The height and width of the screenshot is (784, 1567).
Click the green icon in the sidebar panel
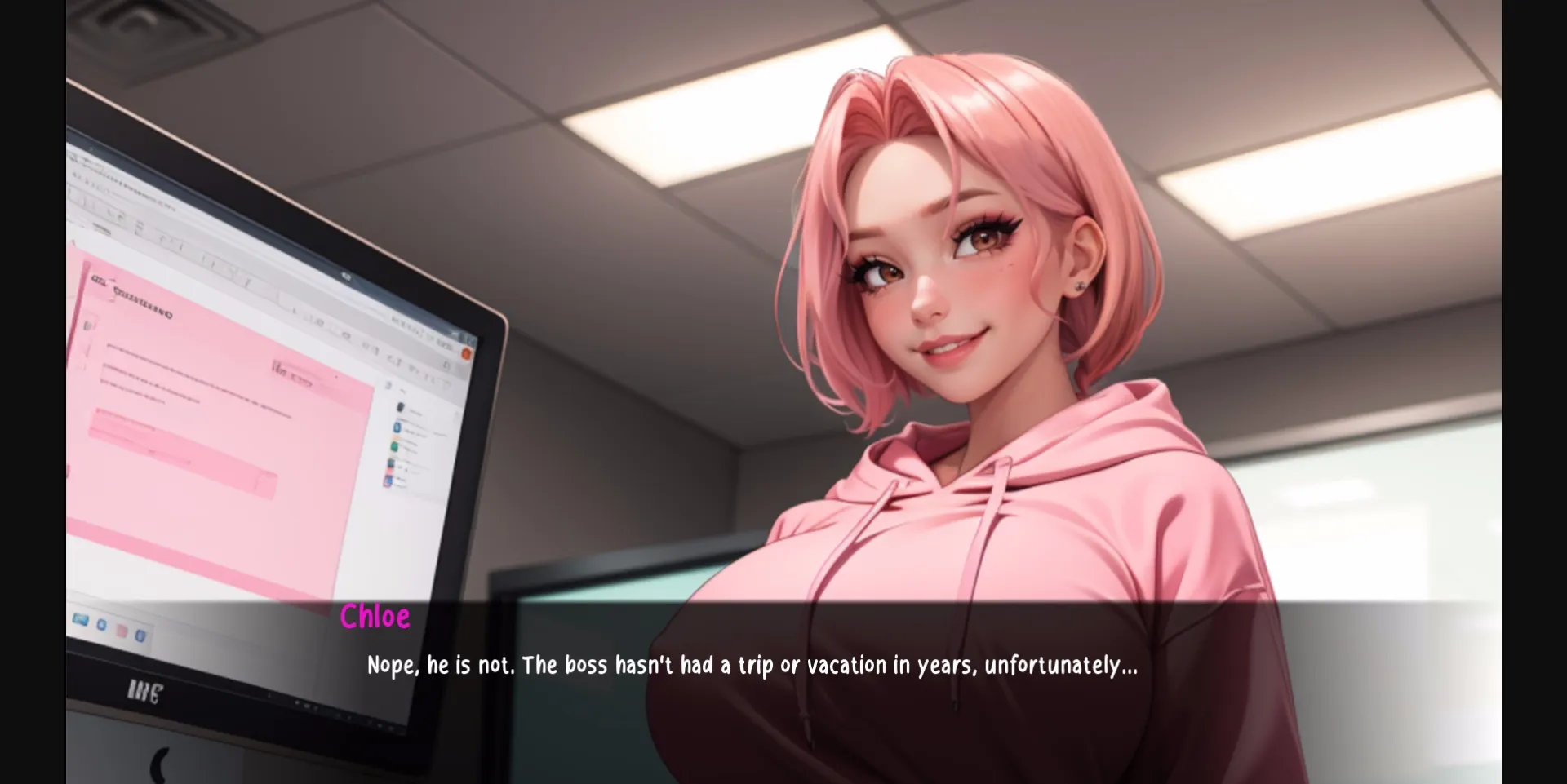coord(393,447)
